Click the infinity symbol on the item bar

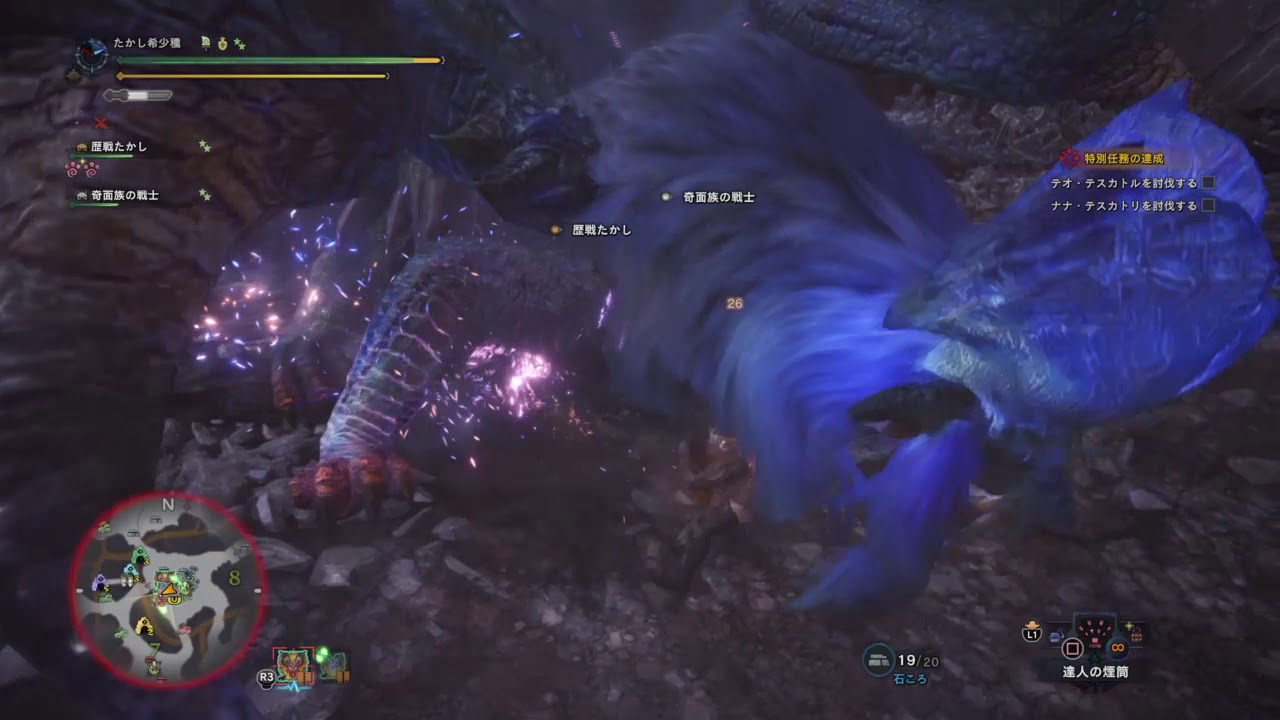(x=1117, y=647)
